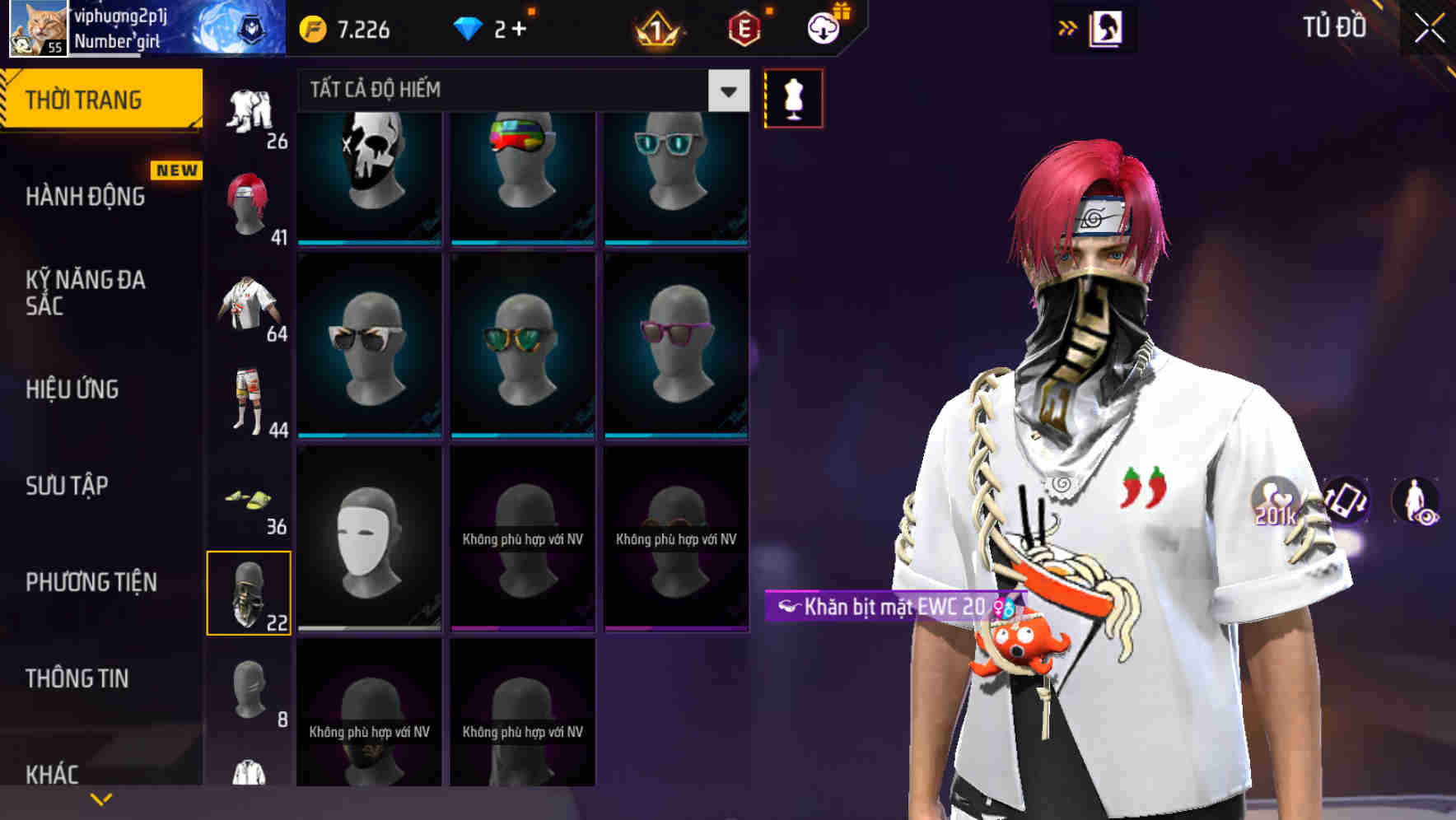Expand the sidebar with the bottom yellow chevron
The height and width of the screenshot is (820, 1456).
pos(101,798)
